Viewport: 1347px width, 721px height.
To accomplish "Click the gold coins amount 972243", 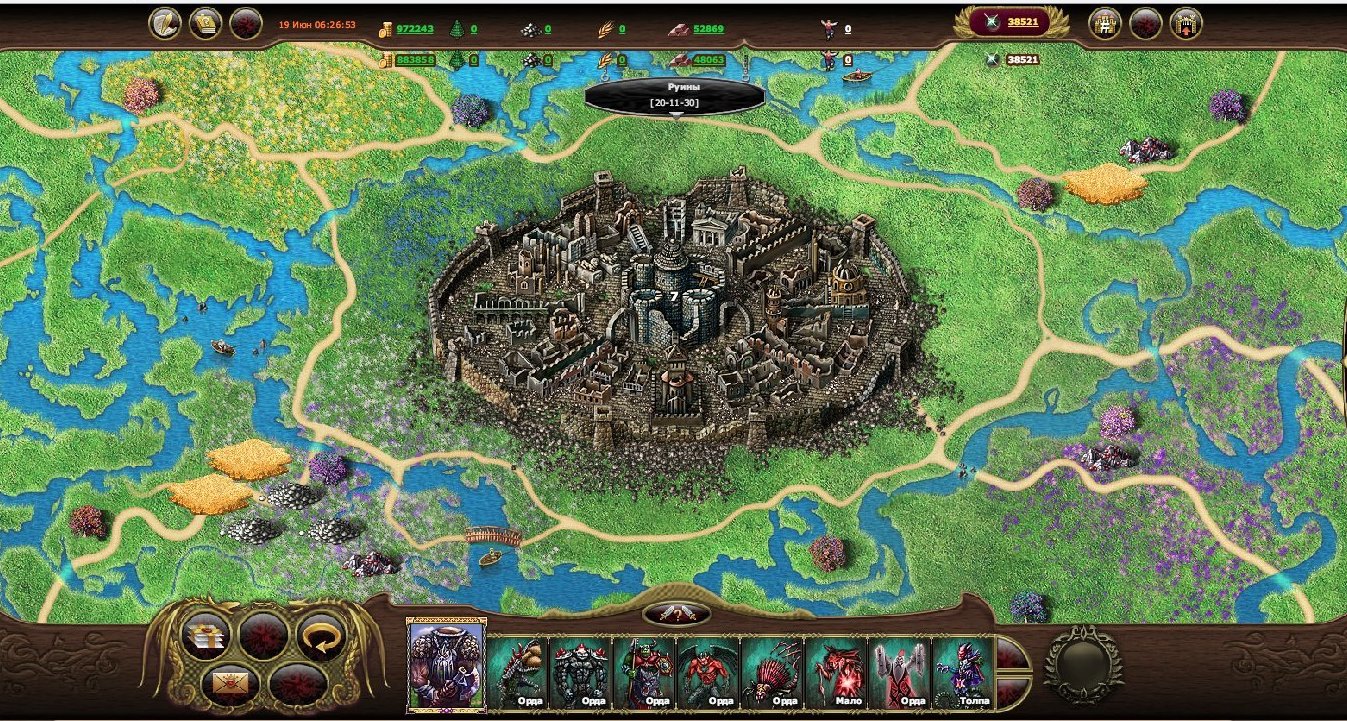I will click(x=414, y=29).
